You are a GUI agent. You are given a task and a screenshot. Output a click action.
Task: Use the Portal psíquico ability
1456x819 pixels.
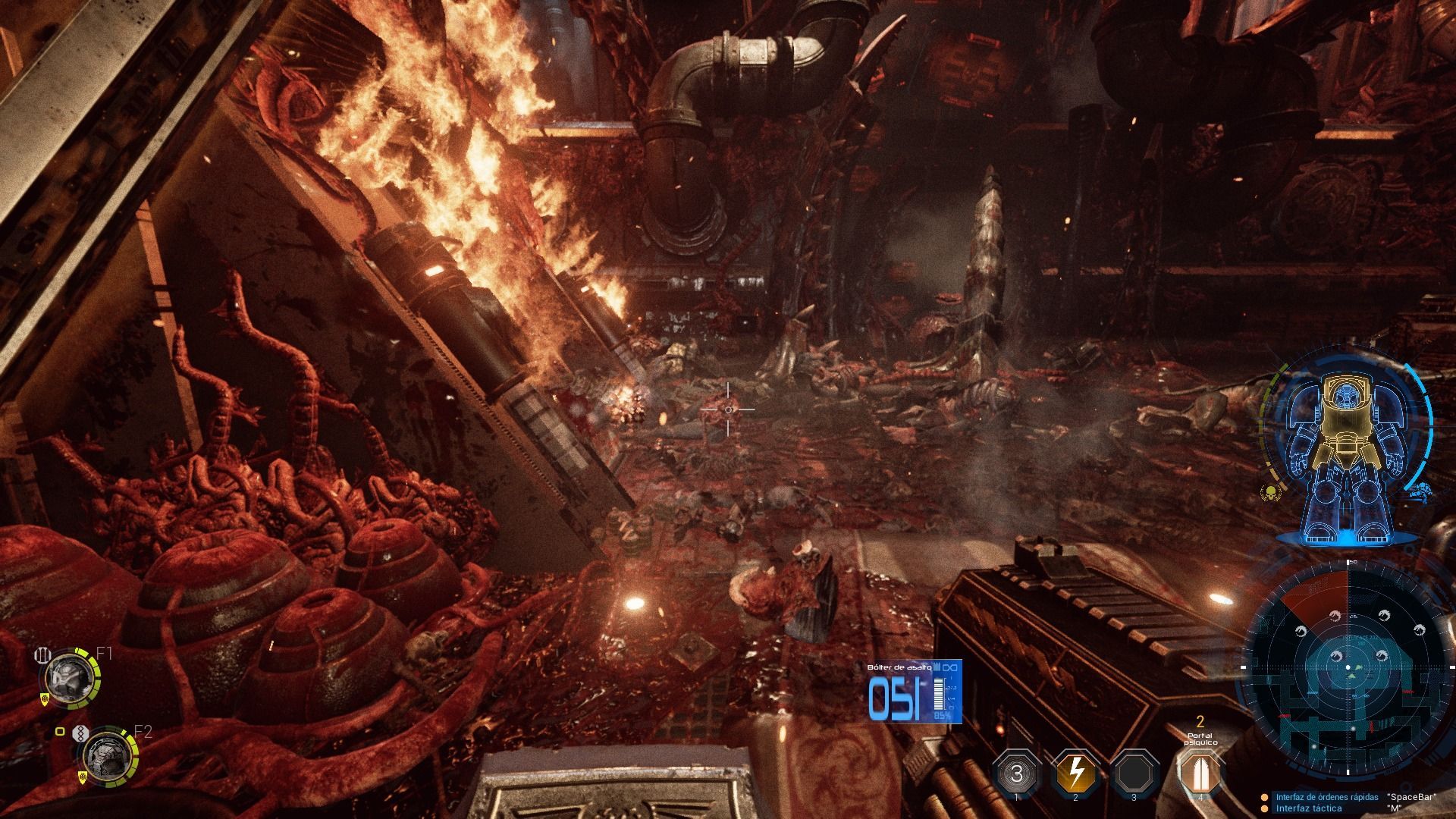coord(1200,773)
